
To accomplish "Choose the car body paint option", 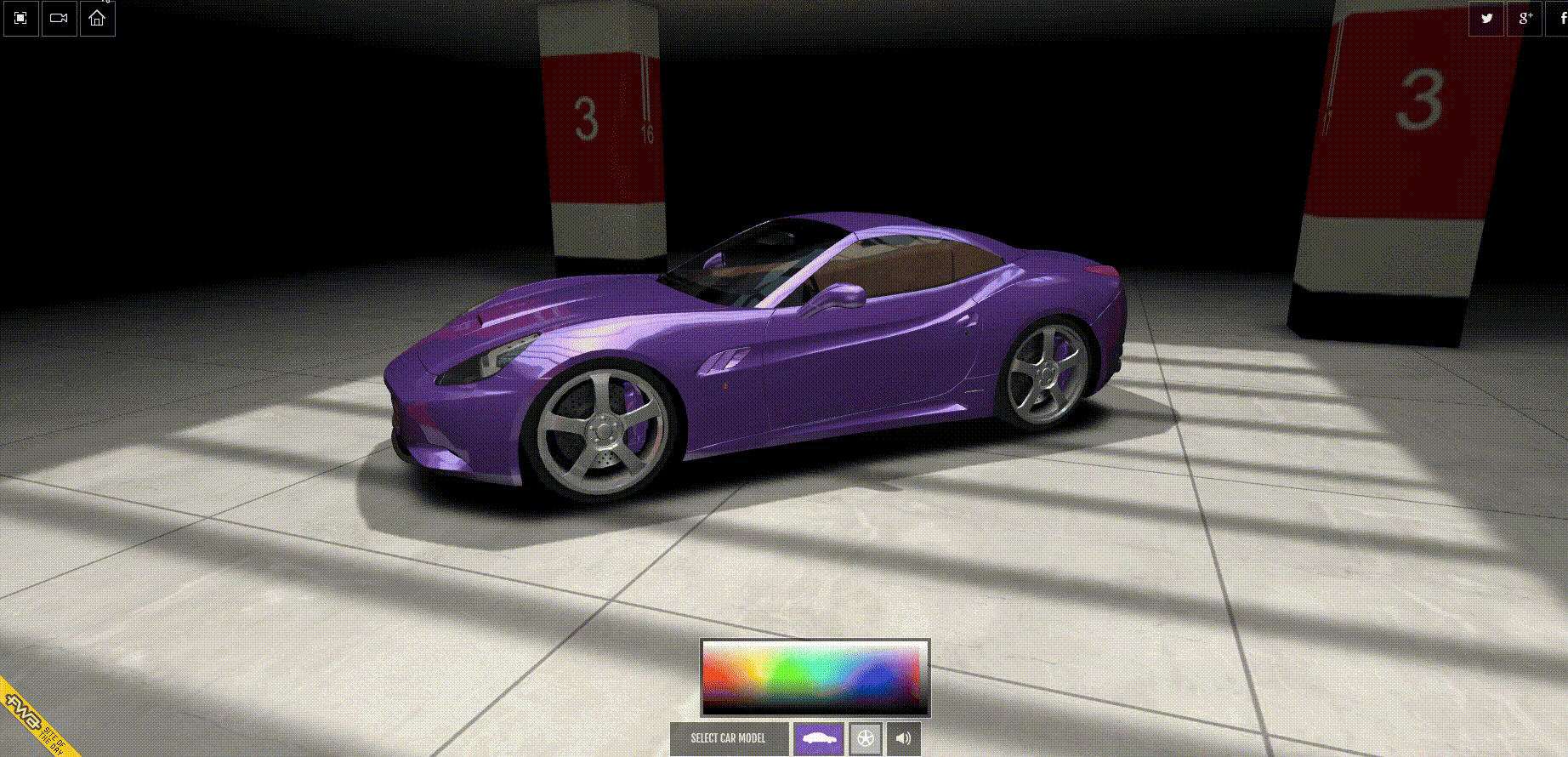I will pyautogui.click(x=818, y=738).
